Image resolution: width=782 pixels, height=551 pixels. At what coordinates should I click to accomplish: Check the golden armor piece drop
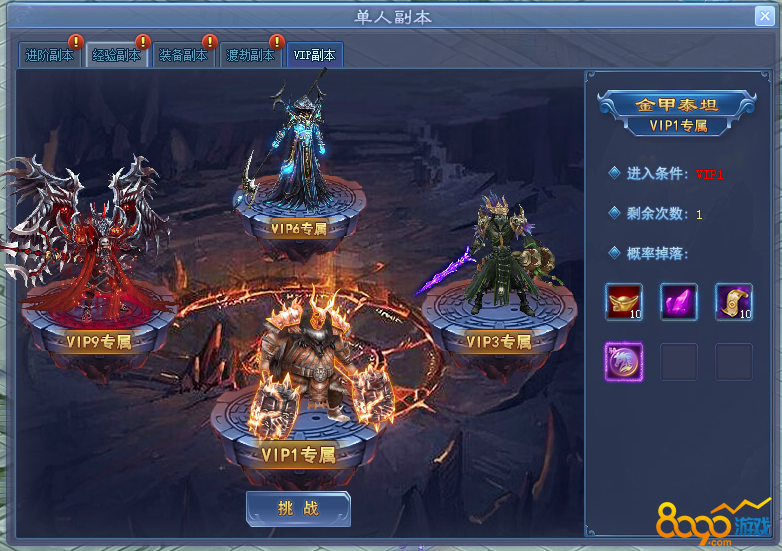(734, 302)
